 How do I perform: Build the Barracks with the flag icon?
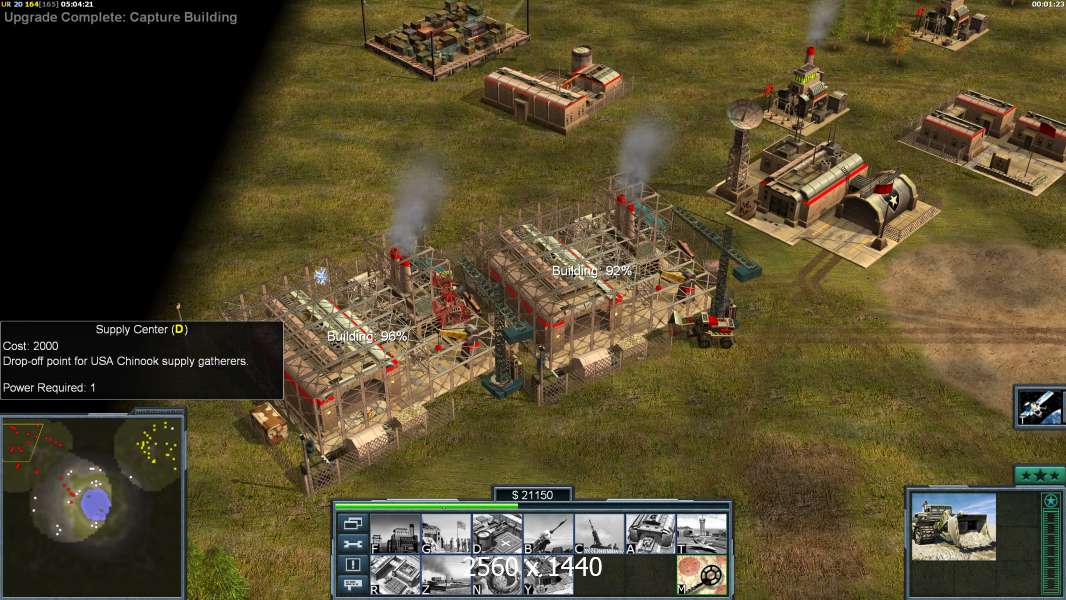446,533
